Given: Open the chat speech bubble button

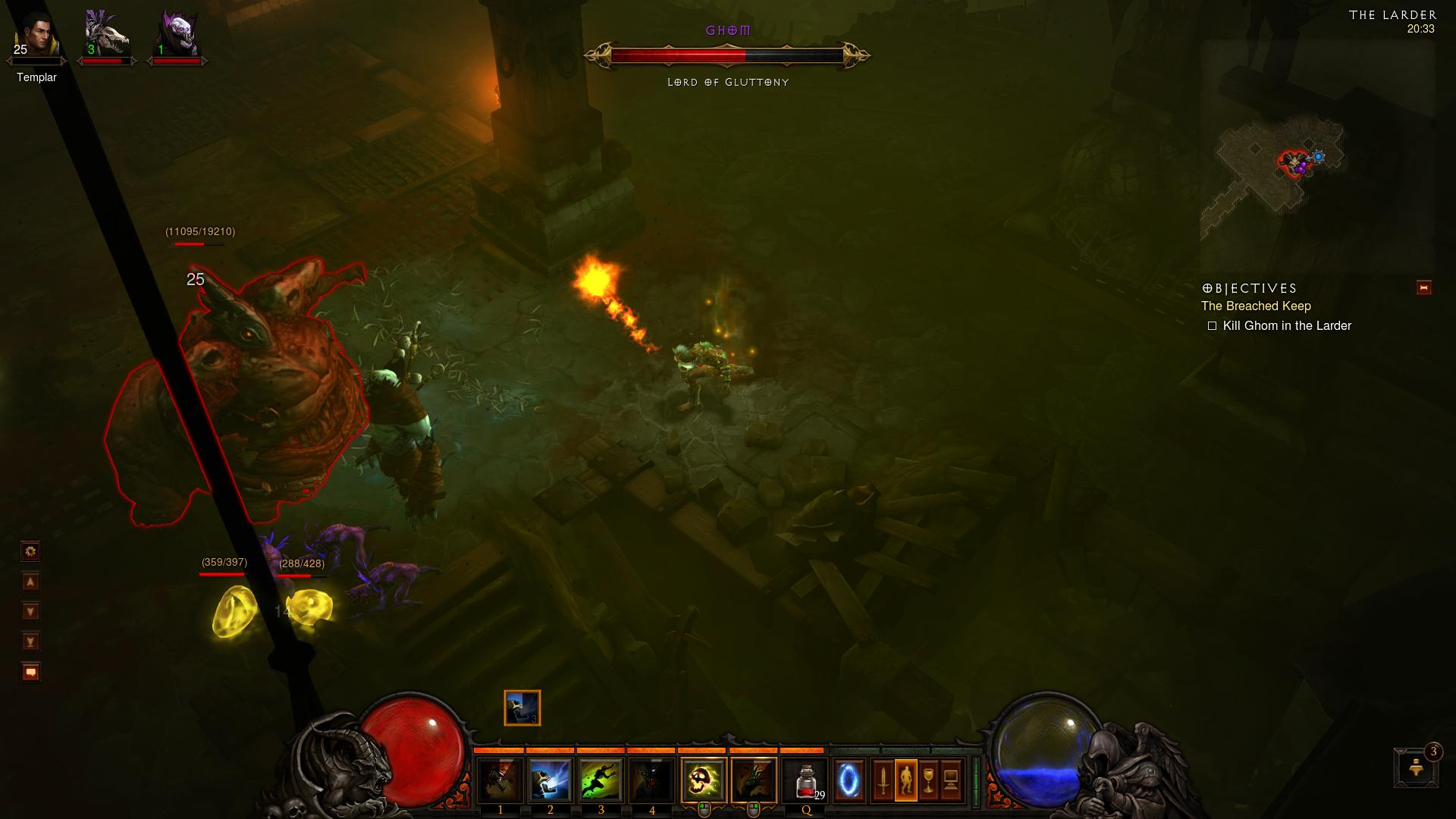Looking at the screenshot, I should (x=30, y=672).
